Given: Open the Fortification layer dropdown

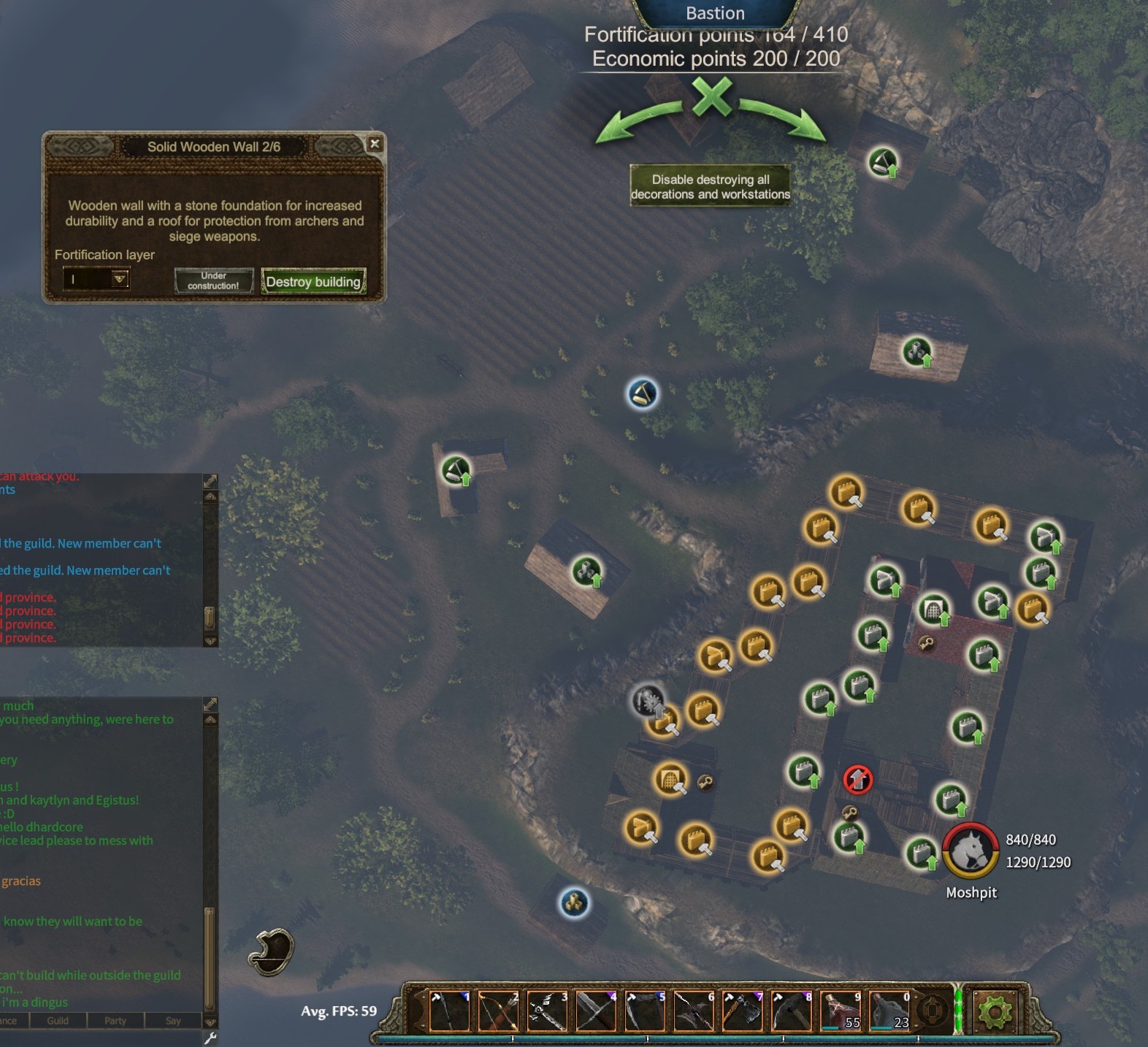Looking at the screenshot, I should (120, 279).
